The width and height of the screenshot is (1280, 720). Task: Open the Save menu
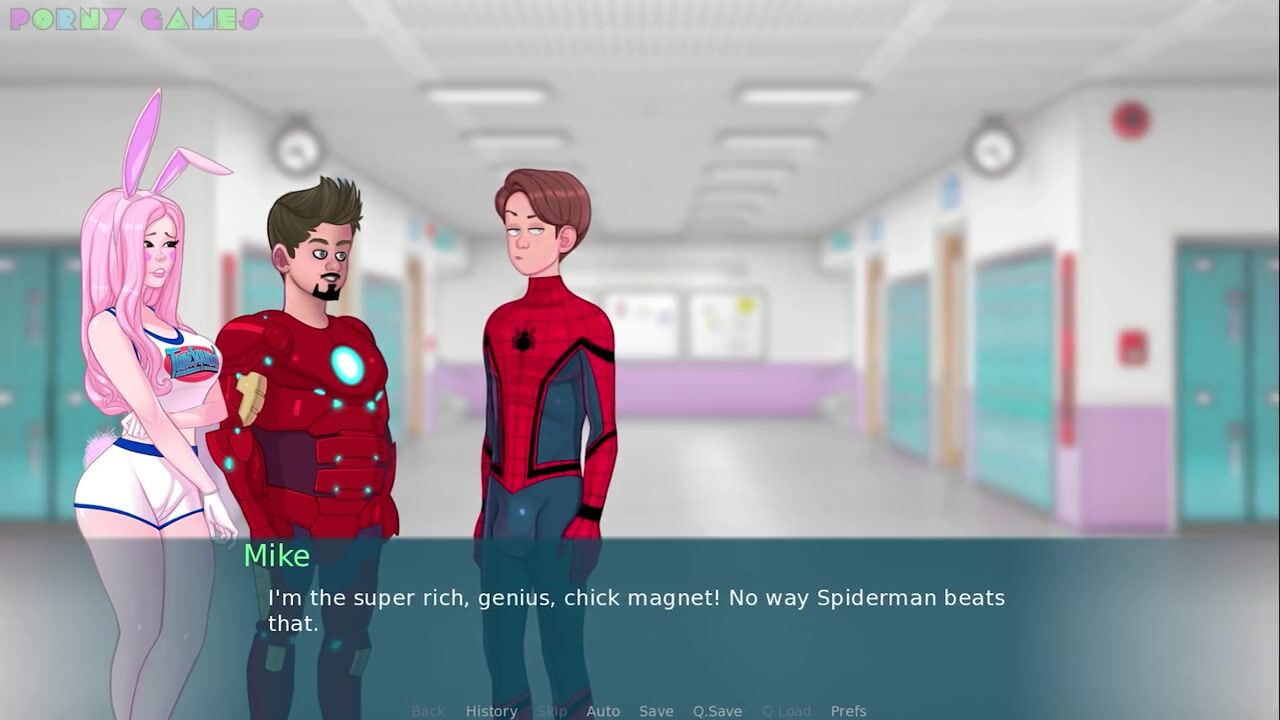coord(656,711)
